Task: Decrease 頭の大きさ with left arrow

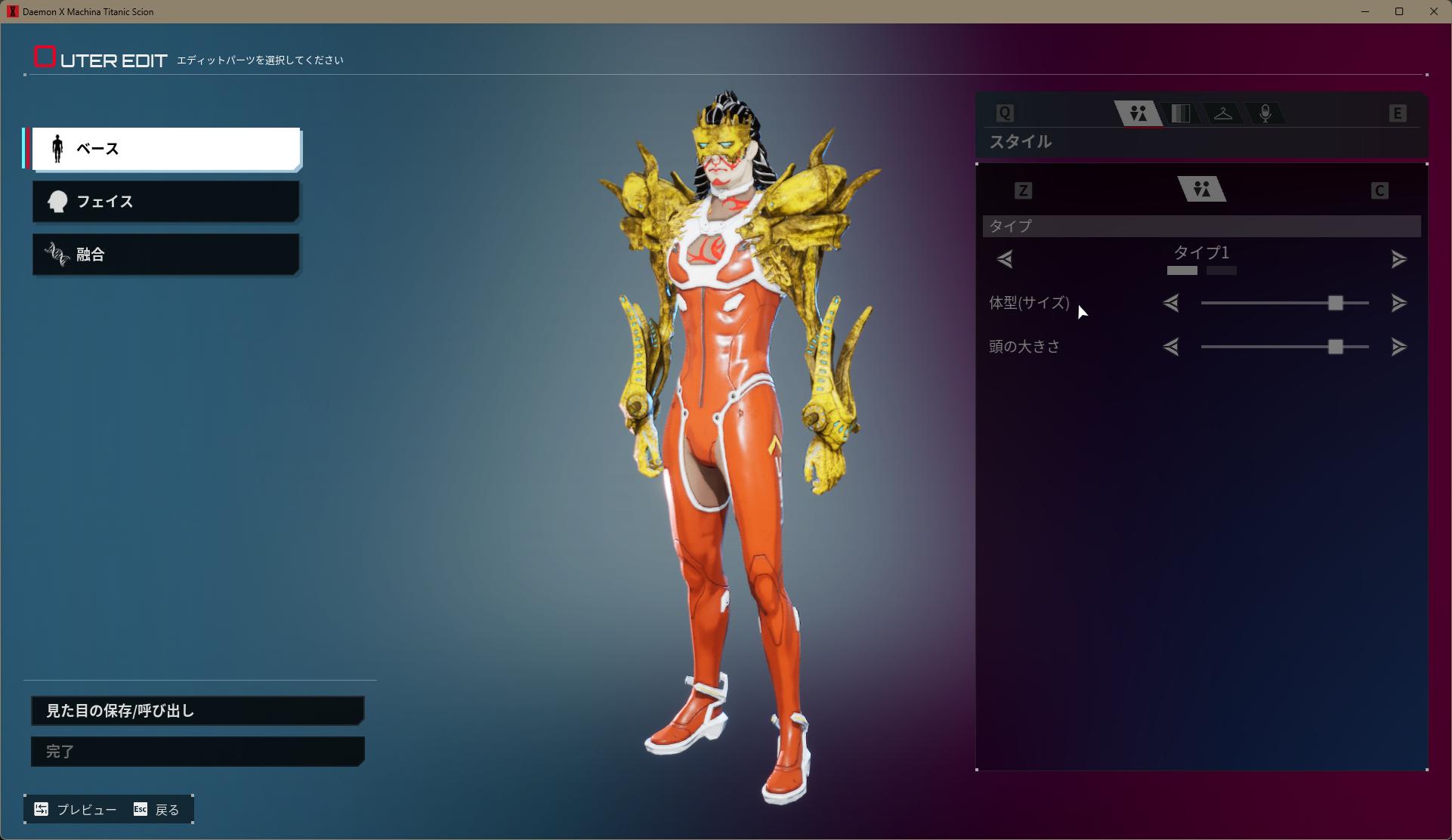Action: pyautogui.click(x=1171, y=347)
